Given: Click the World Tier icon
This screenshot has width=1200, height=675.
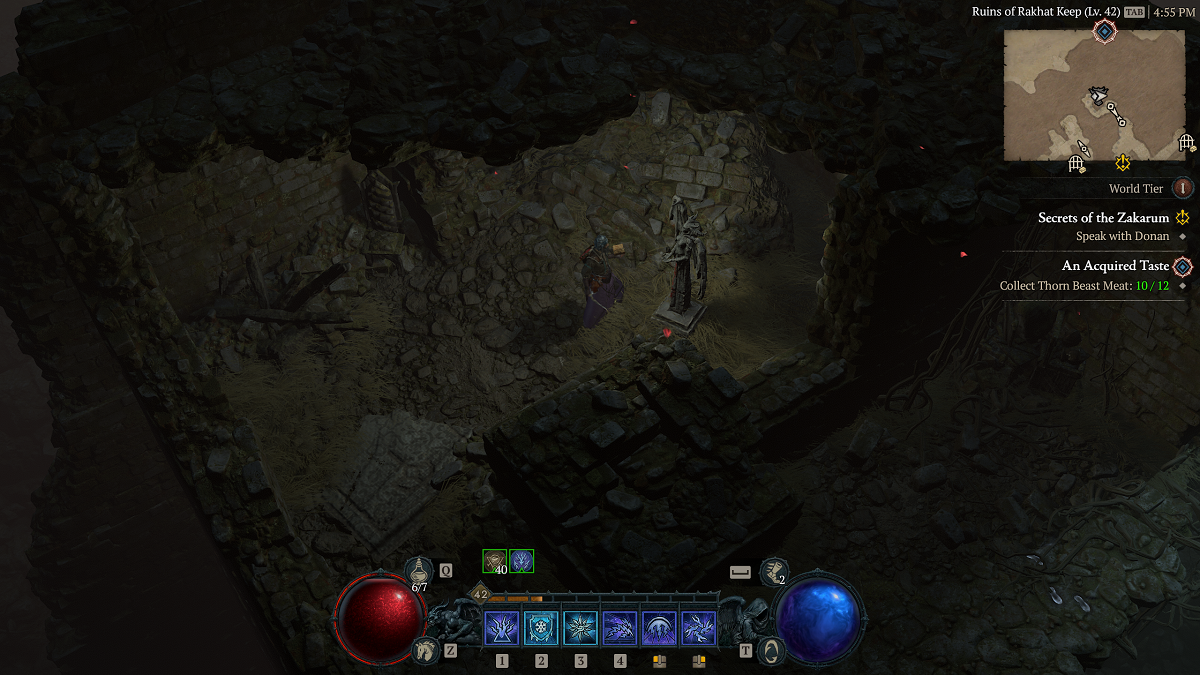Looking at the screenshot, I should (1182, 188).
